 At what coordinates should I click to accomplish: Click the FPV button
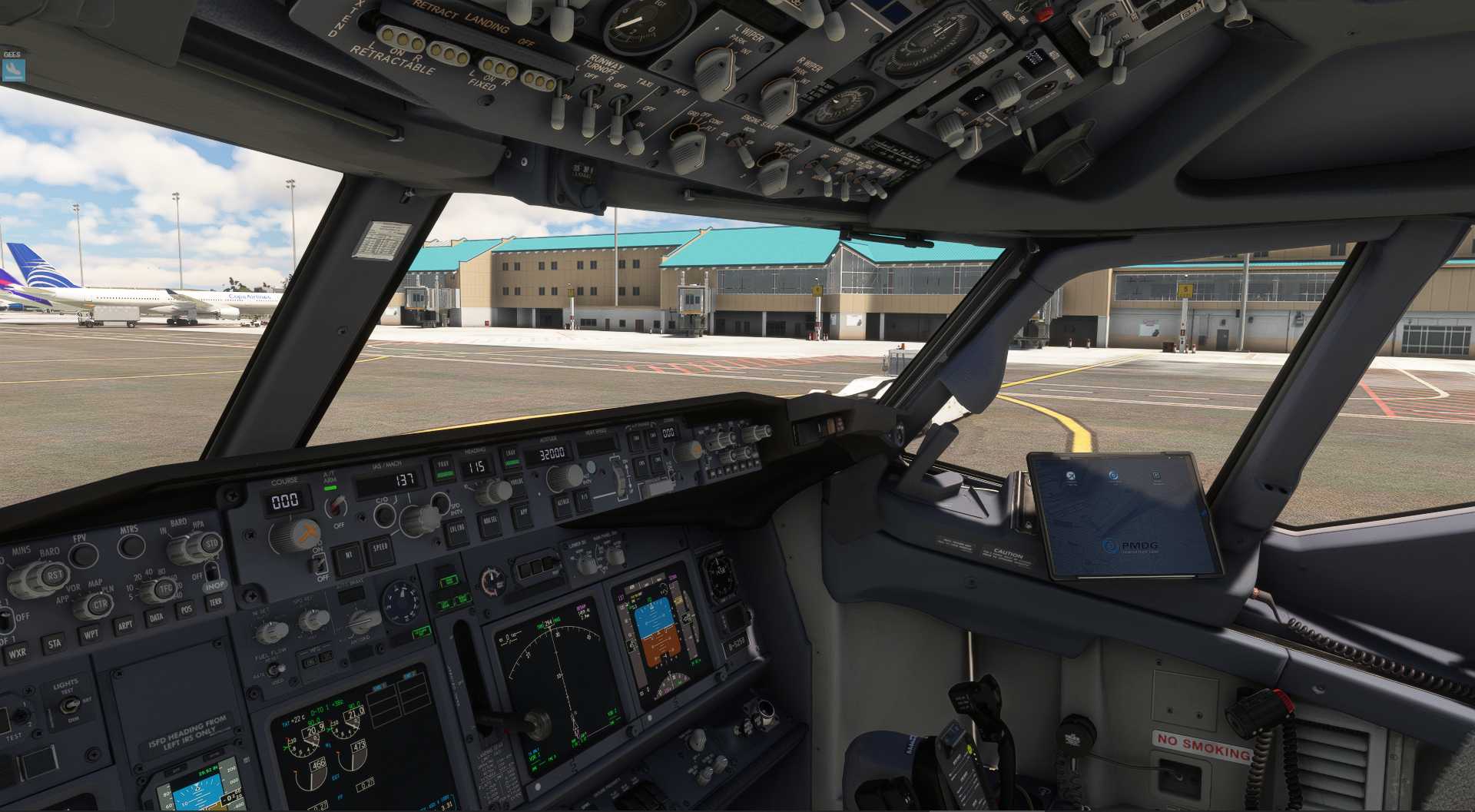click(84, 555)
